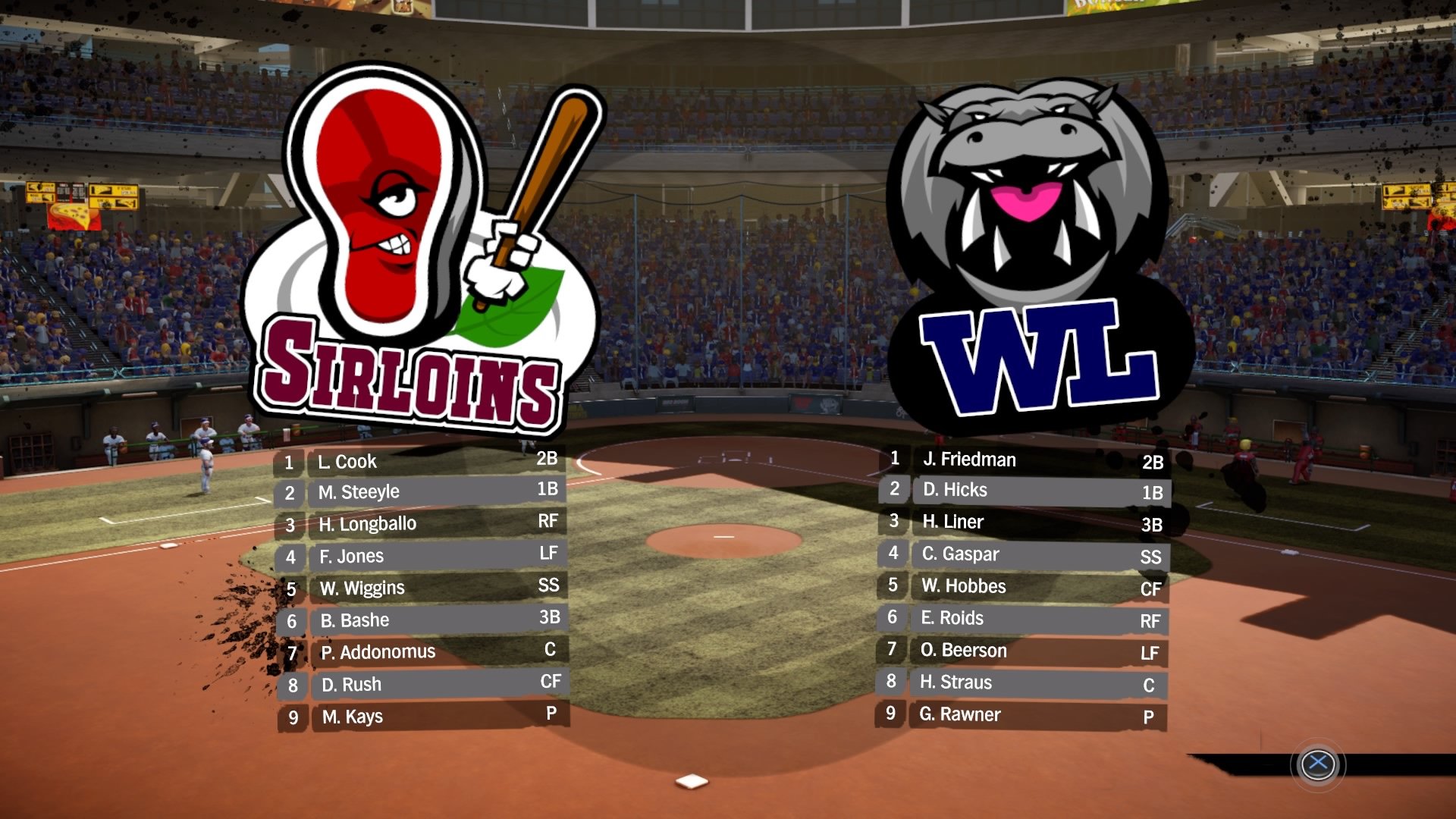The width and height of the screenshot is (1456, 819).
Task: Open the Sirloins lineup panel
Action: pos(421,588)
